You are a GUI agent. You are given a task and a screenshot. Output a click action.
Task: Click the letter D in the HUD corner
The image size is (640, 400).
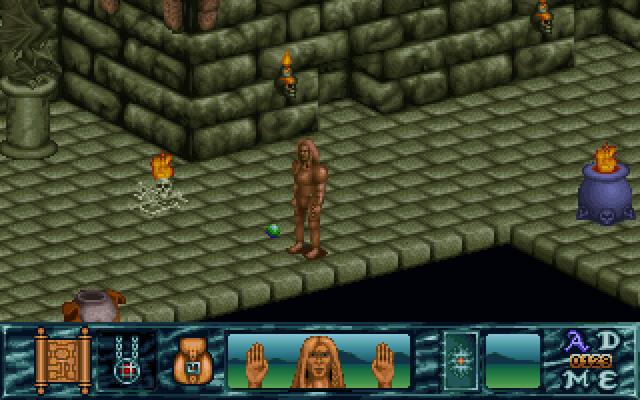tap(608, 340)
